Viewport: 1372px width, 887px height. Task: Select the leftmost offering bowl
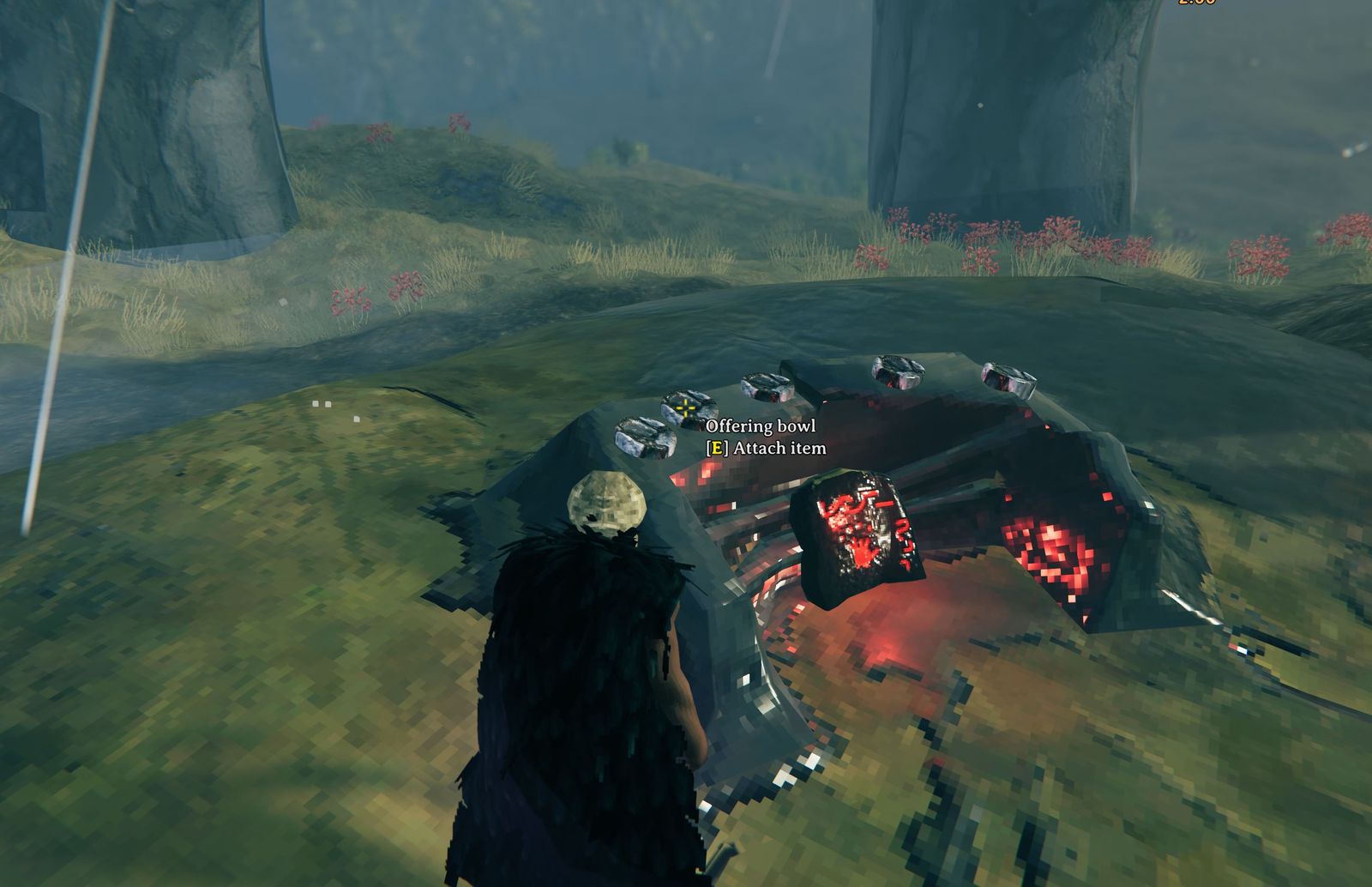pyautogui.click(x=643, y=436)
